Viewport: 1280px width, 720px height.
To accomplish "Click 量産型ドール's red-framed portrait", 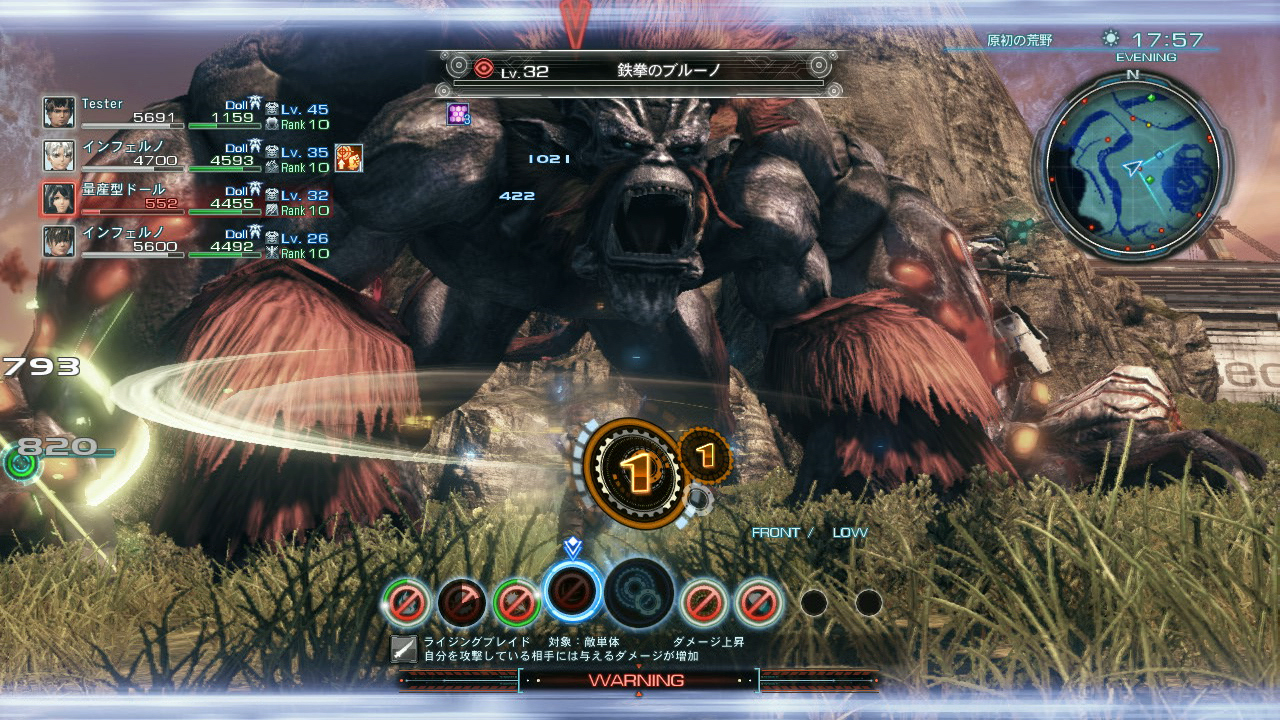I will click(x=58, y=198).
